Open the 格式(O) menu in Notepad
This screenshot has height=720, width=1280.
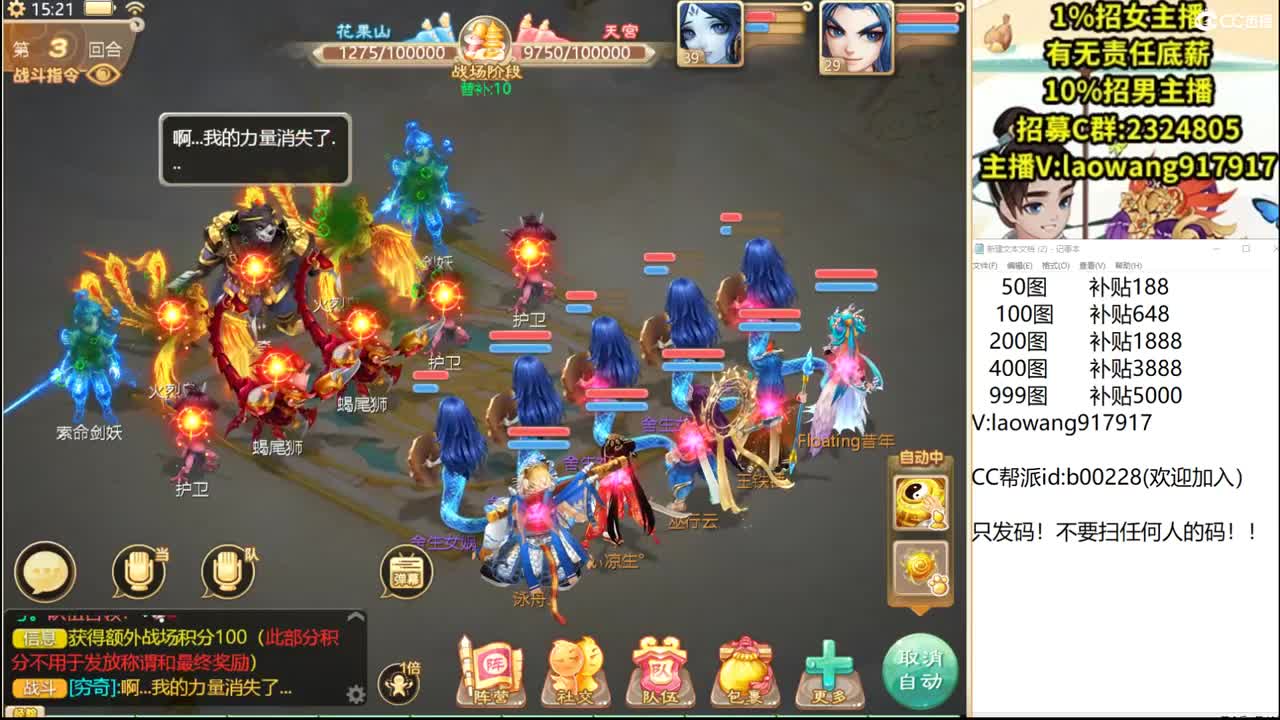tap(1055, 265)
